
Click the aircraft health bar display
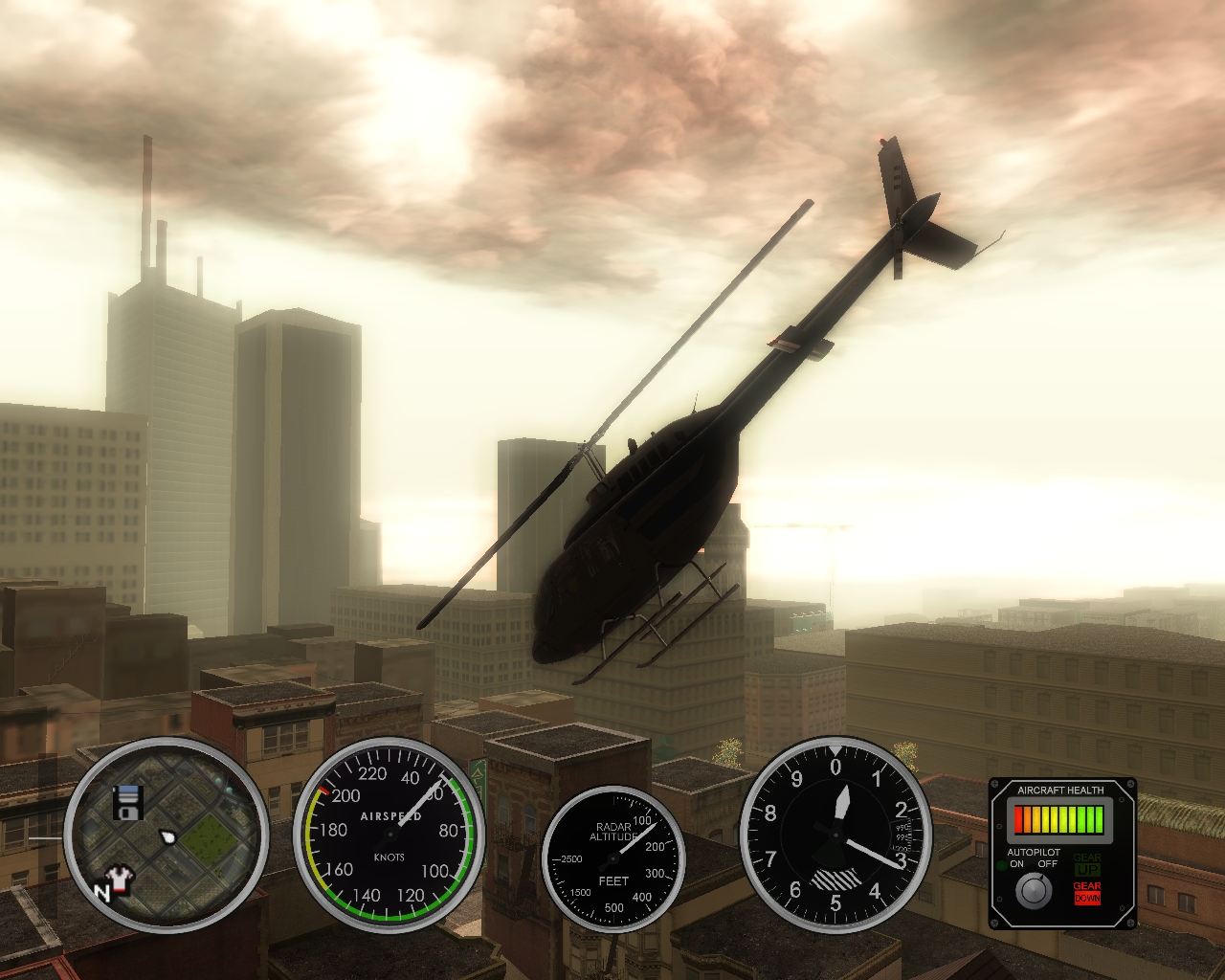(1058, 820)
